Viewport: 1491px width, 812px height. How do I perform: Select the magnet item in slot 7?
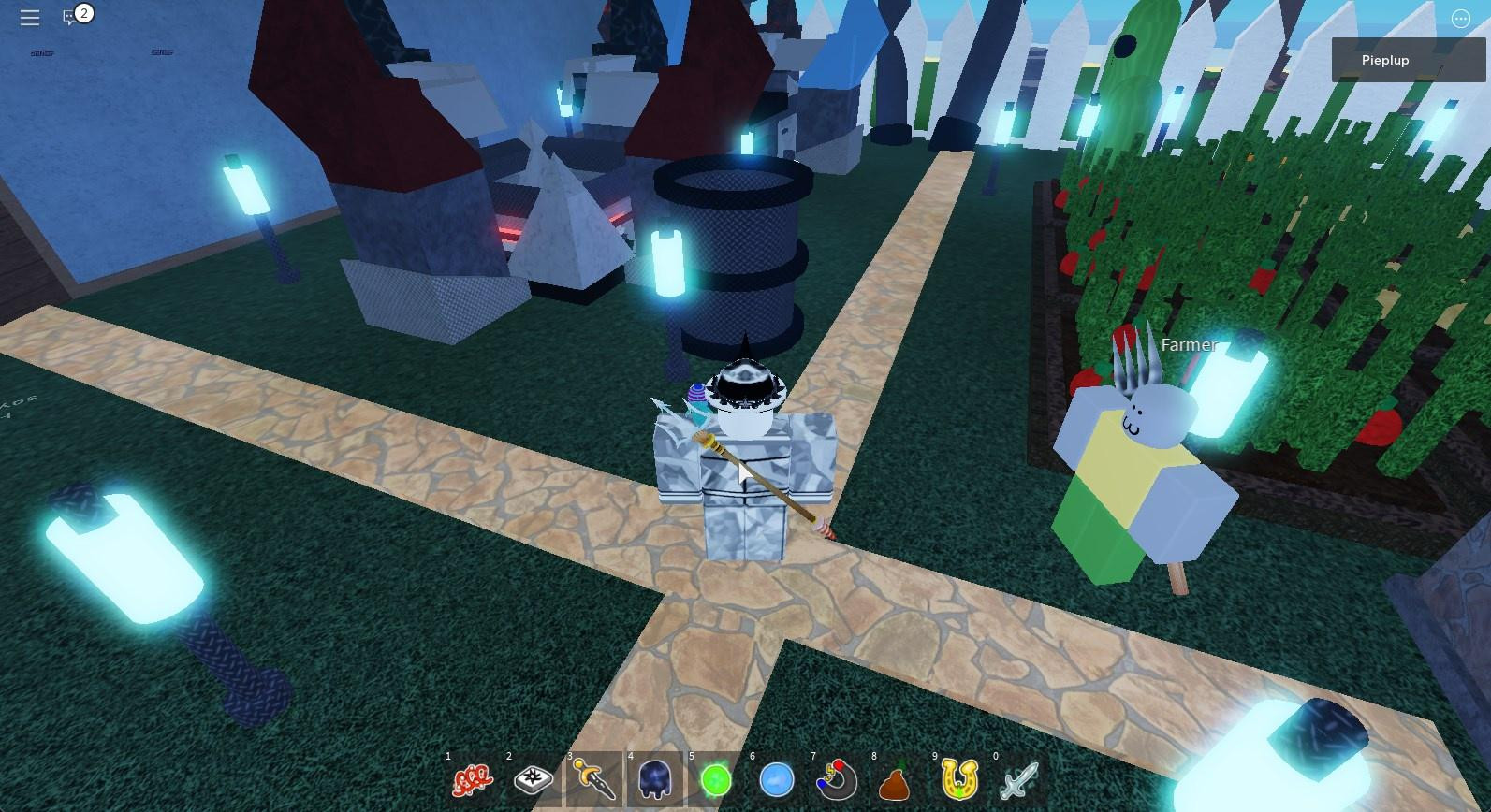click(x=838, y=778)
